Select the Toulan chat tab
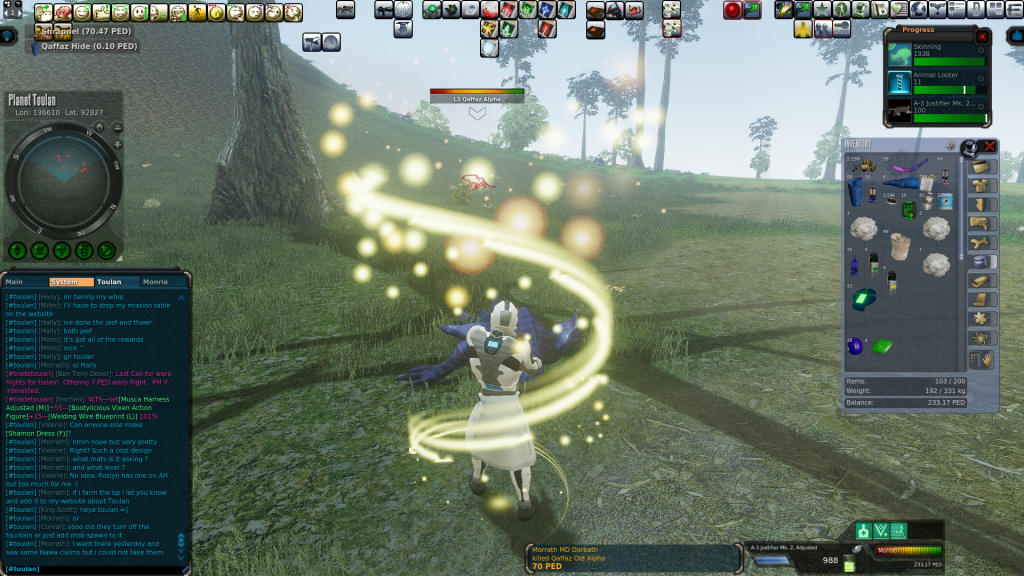This screenshot has height=576, width=1024. click(x=109, y=282)
